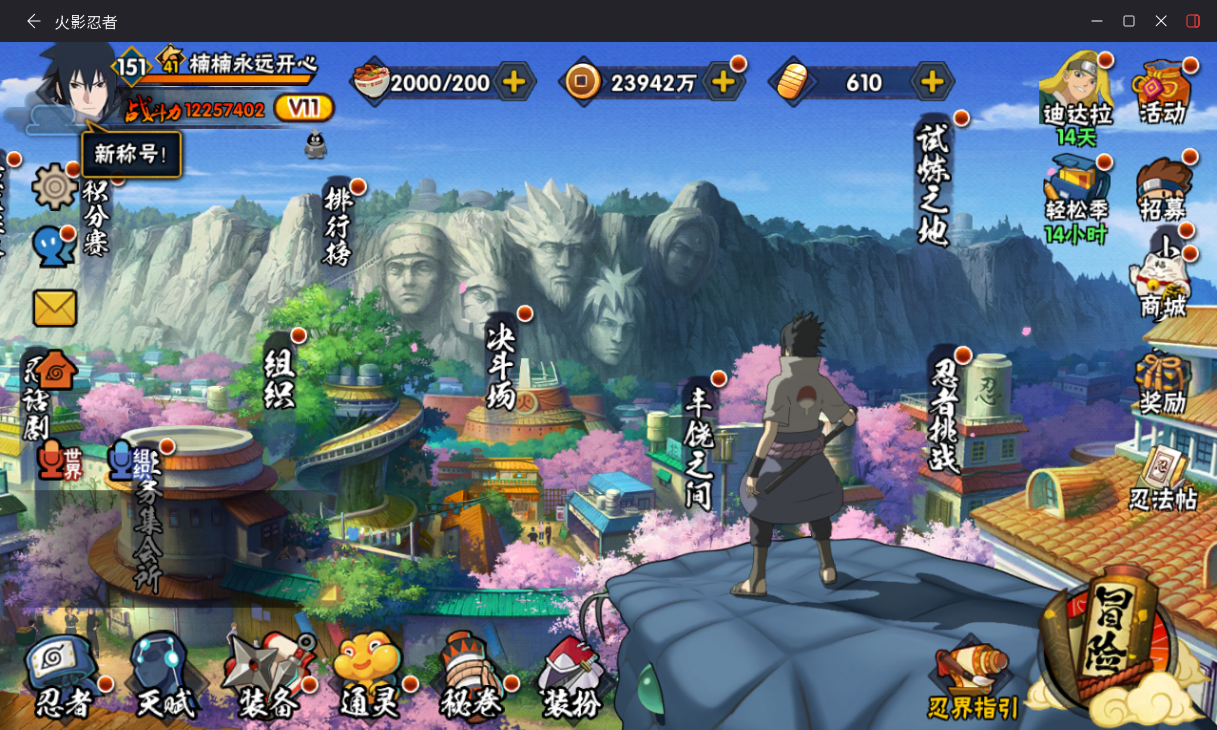
Task: Click the window back arrow
Action: click(34, 21)
